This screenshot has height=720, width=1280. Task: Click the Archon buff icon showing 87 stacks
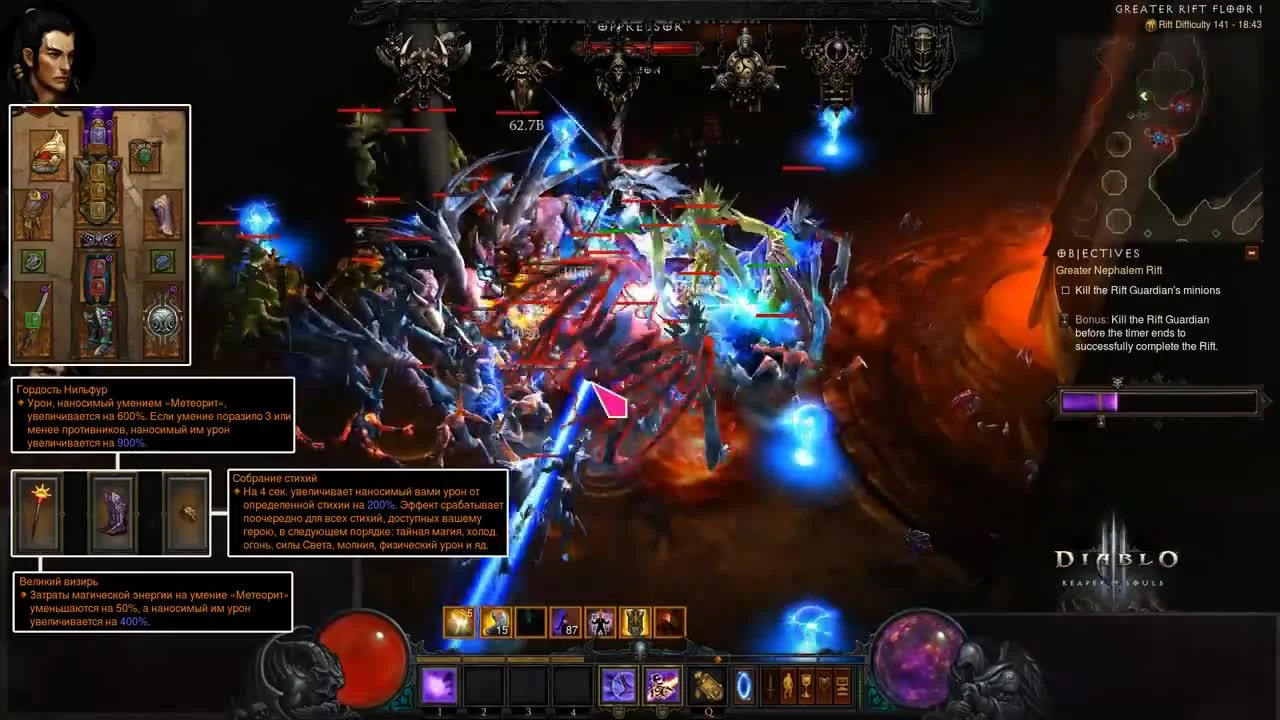564,622
